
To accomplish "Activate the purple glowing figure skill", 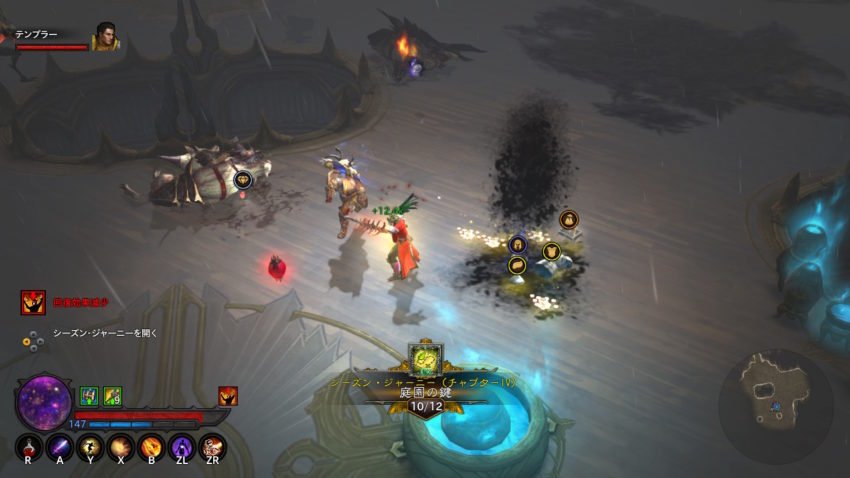I will [182, 447].
